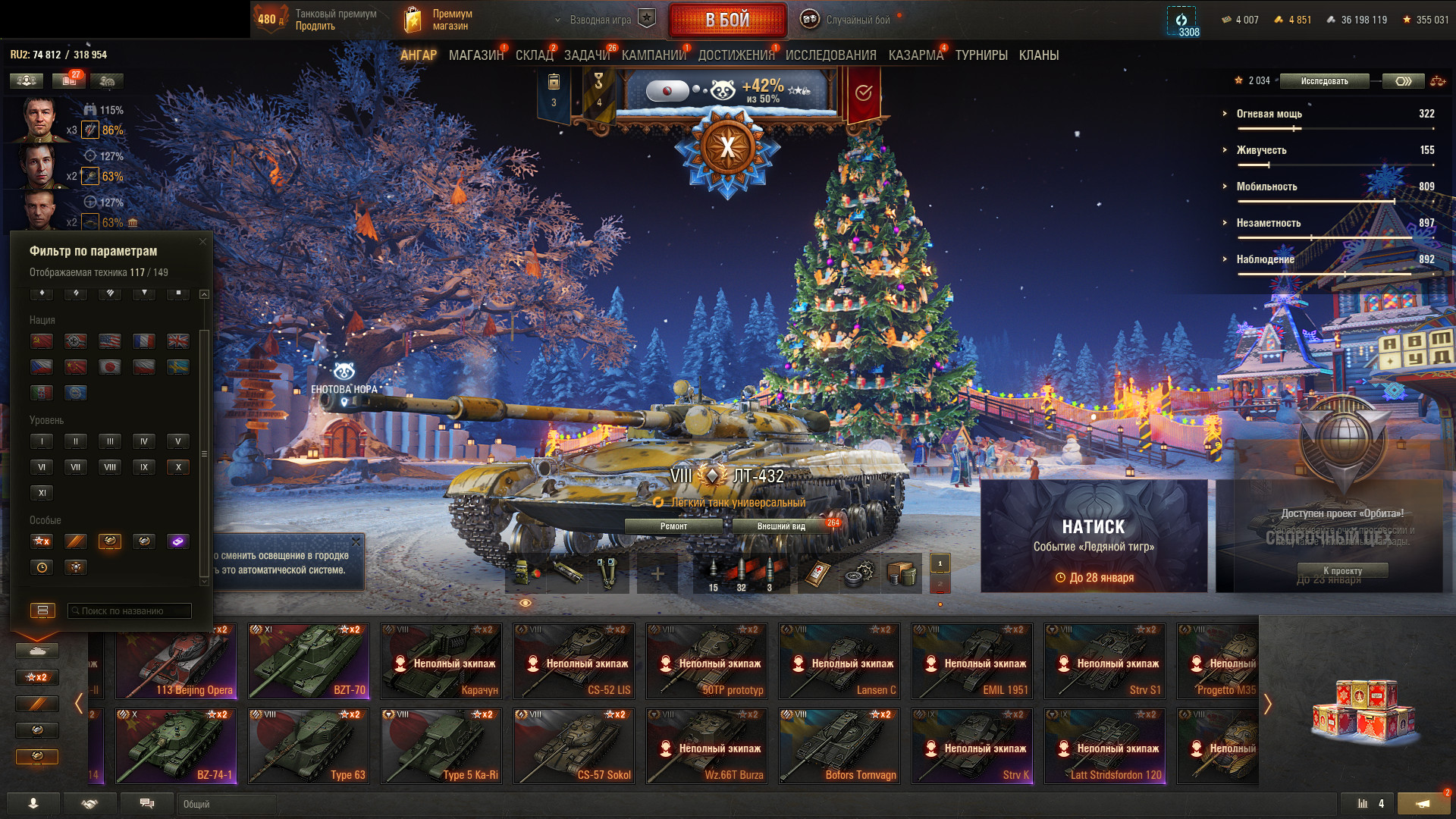Image resolution: width=1456 pixels, height=819 pixels.
Task: Open the ЗАДАЧИ missions tab
Action: [x=586, y=55]
